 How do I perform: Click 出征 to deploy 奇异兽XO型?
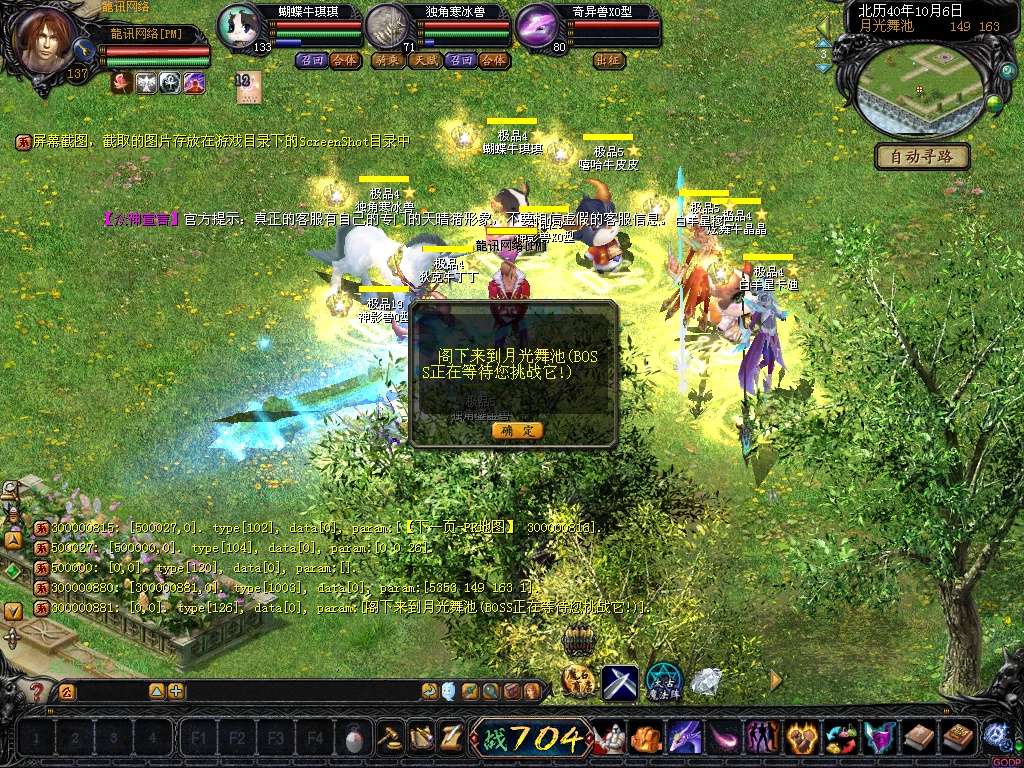coord(609,60)
